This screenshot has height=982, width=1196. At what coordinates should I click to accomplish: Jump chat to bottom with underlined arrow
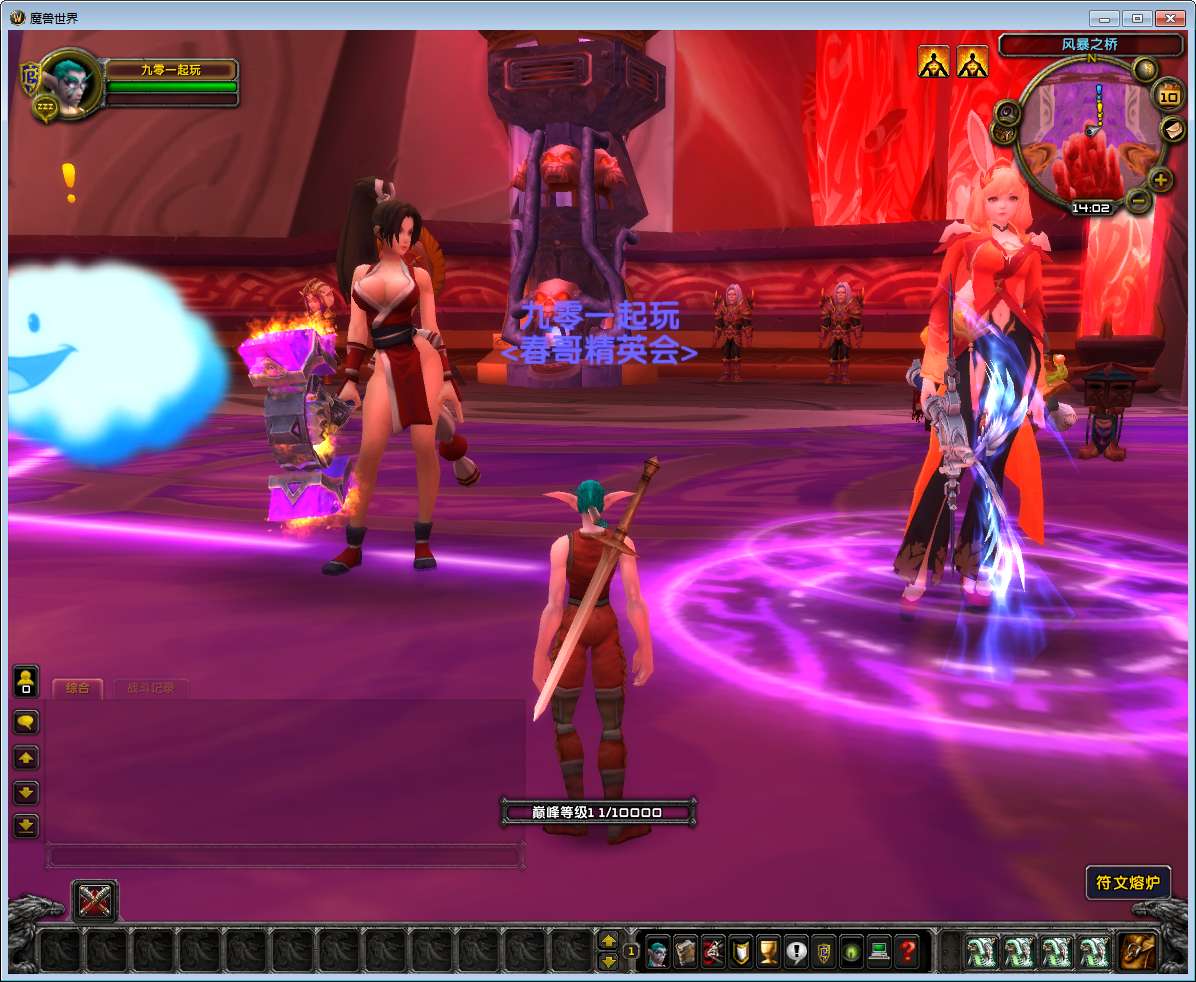click(26, 826)
